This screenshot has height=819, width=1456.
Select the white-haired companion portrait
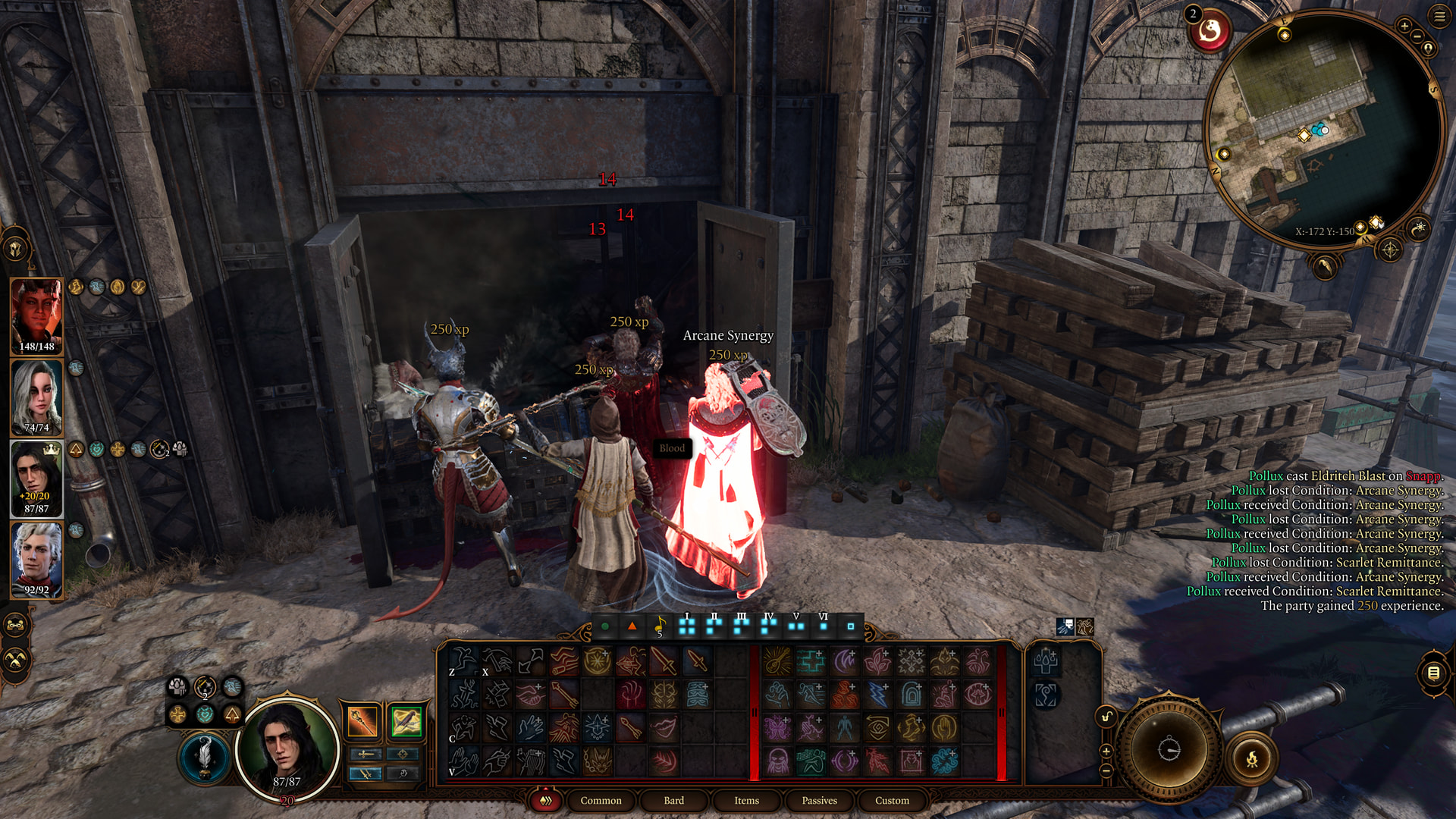pos(36,397)
